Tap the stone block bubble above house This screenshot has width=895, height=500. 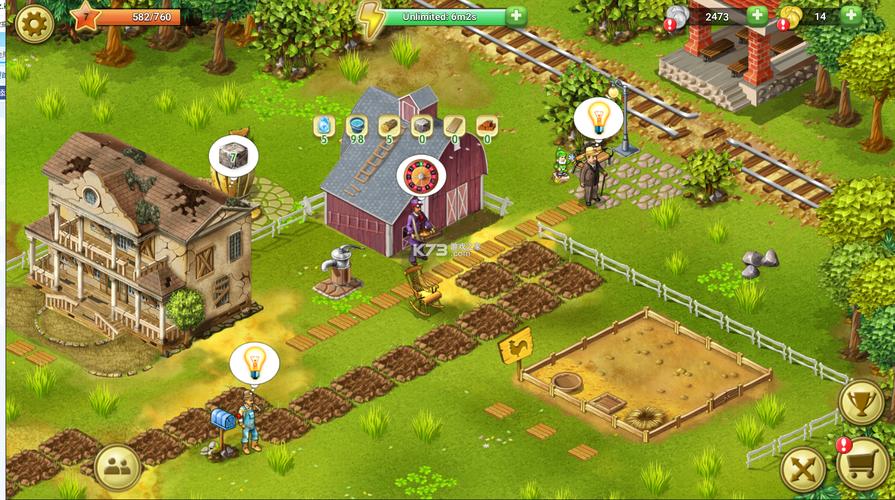click(233, 156)
